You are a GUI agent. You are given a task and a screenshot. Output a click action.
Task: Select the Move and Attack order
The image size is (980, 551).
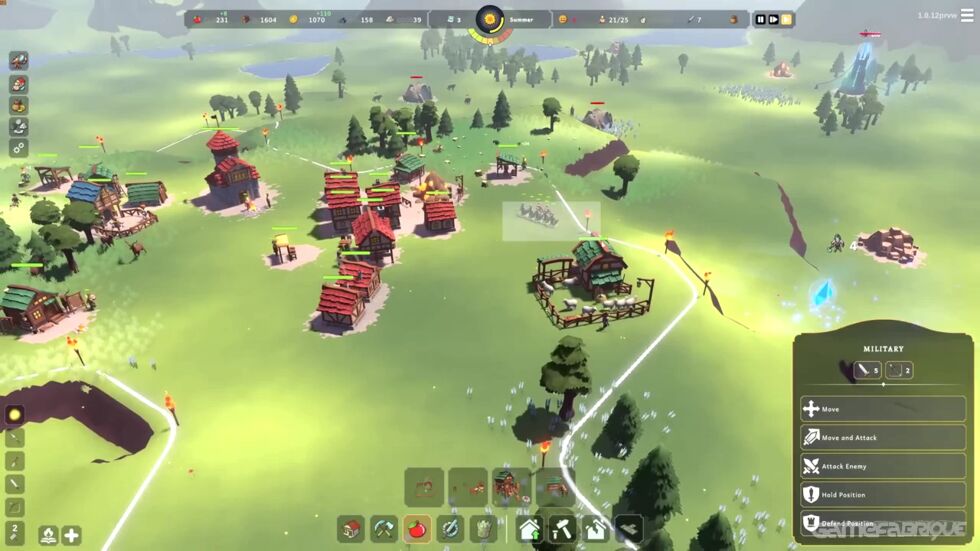[882, 437]
